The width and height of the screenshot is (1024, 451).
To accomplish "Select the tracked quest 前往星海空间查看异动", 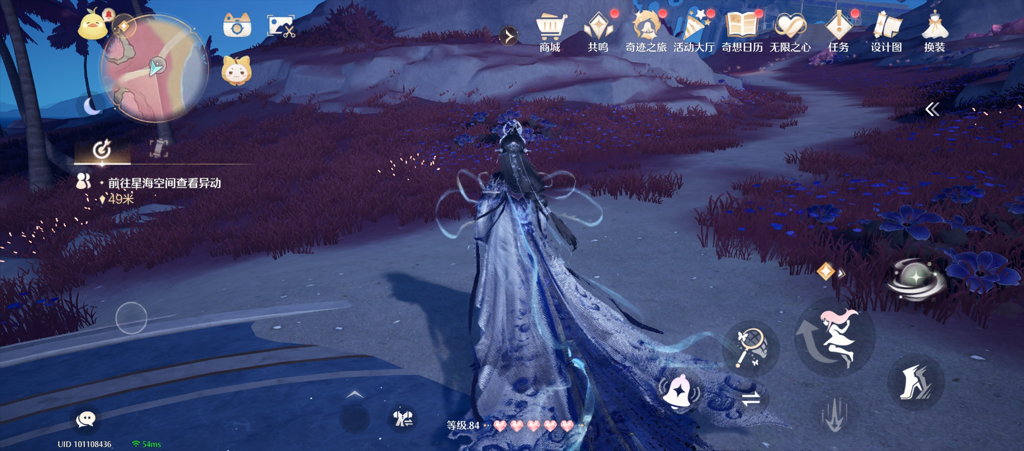I will [158, 183].
